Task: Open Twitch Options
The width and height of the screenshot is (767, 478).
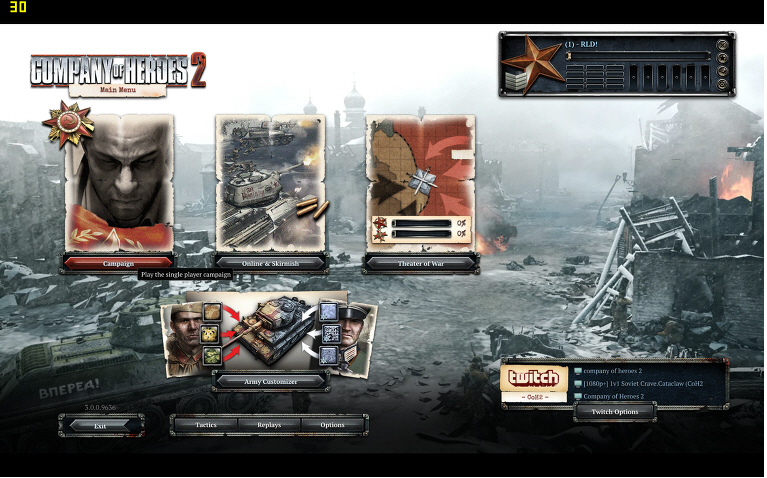Action: point(615,412)
